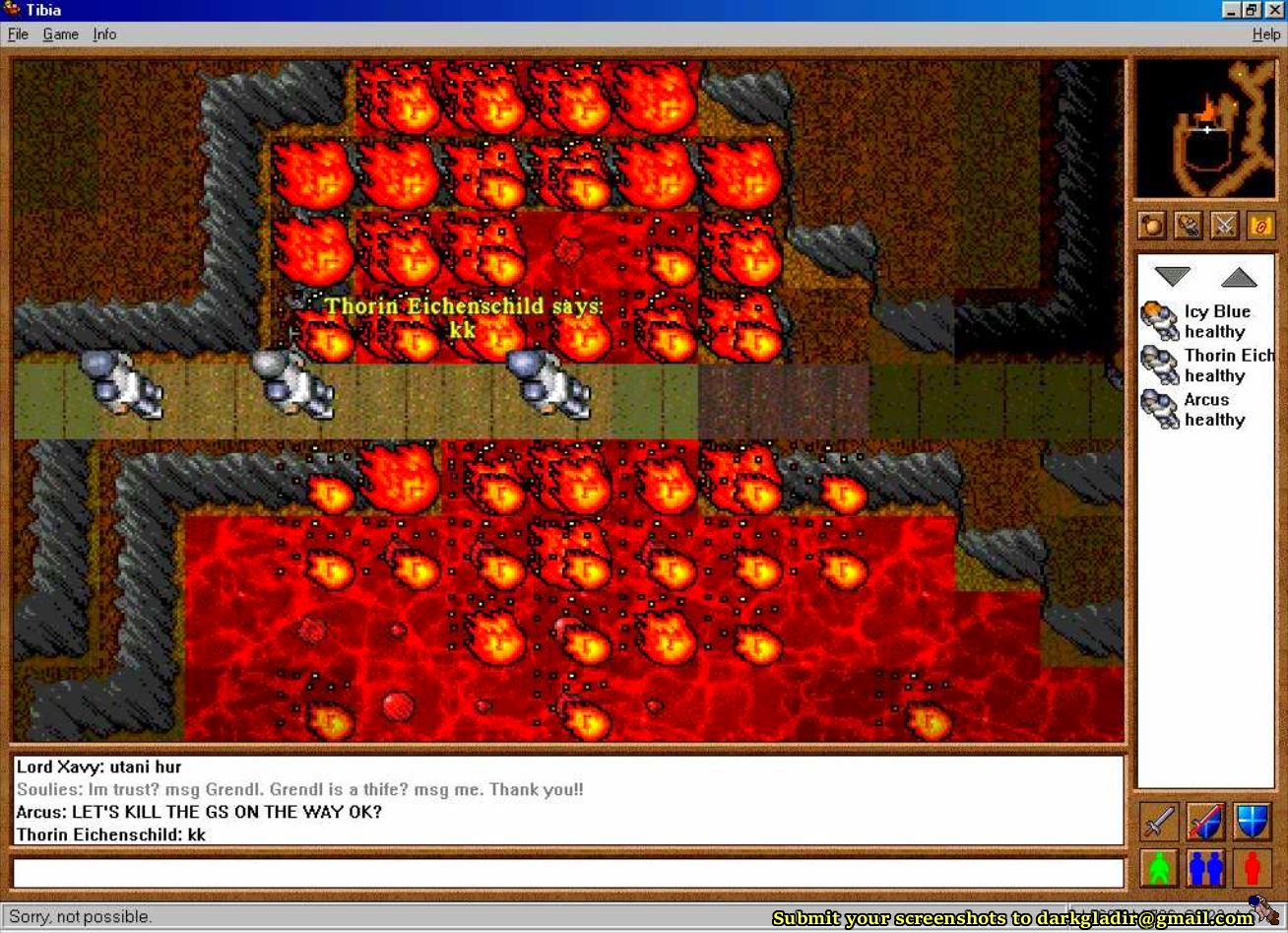Screen dimensions: 1288x933
Task: Click the cave minimap
Action: pos(1205,129)
